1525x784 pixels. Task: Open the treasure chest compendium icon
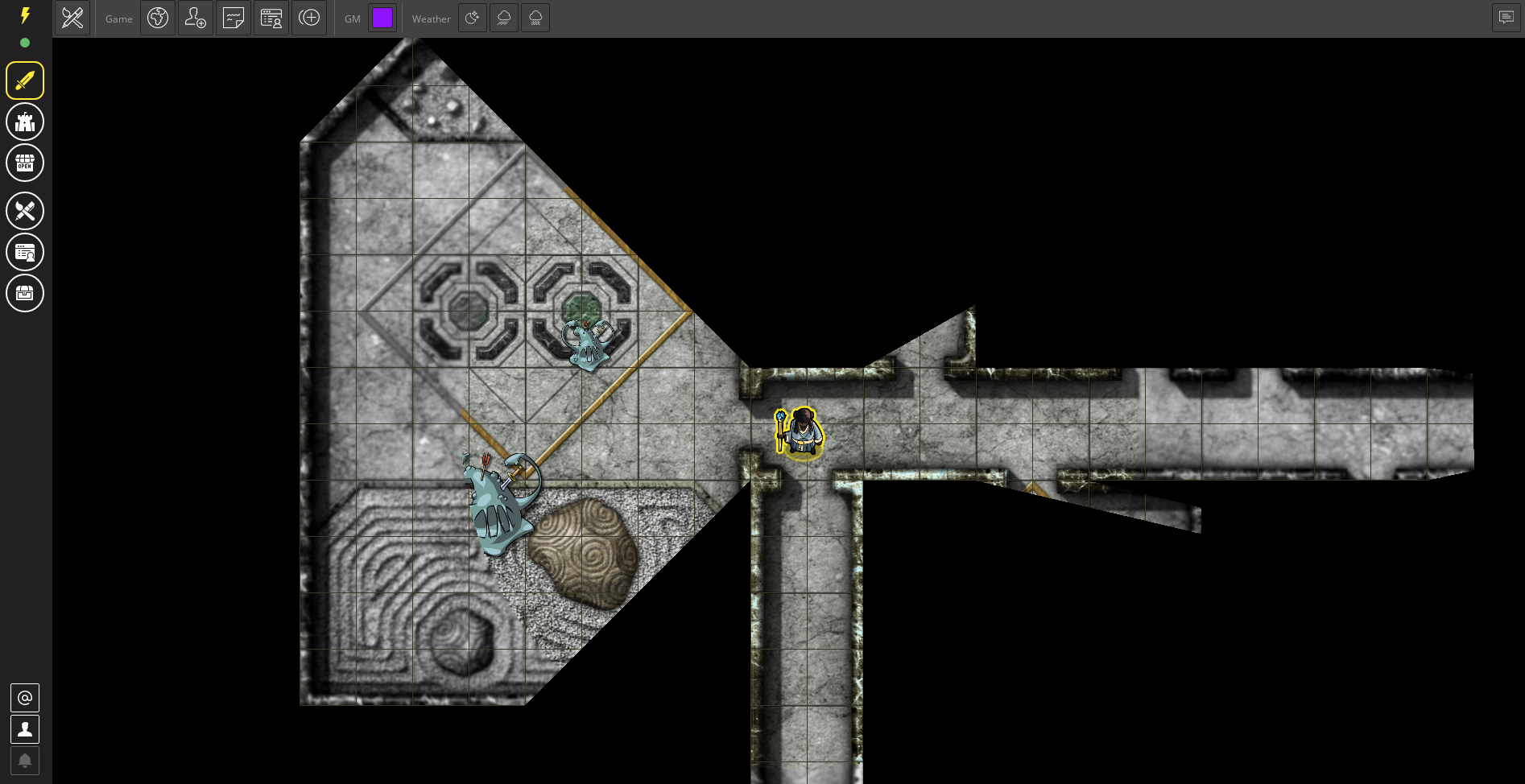click(x=25, y=293)
